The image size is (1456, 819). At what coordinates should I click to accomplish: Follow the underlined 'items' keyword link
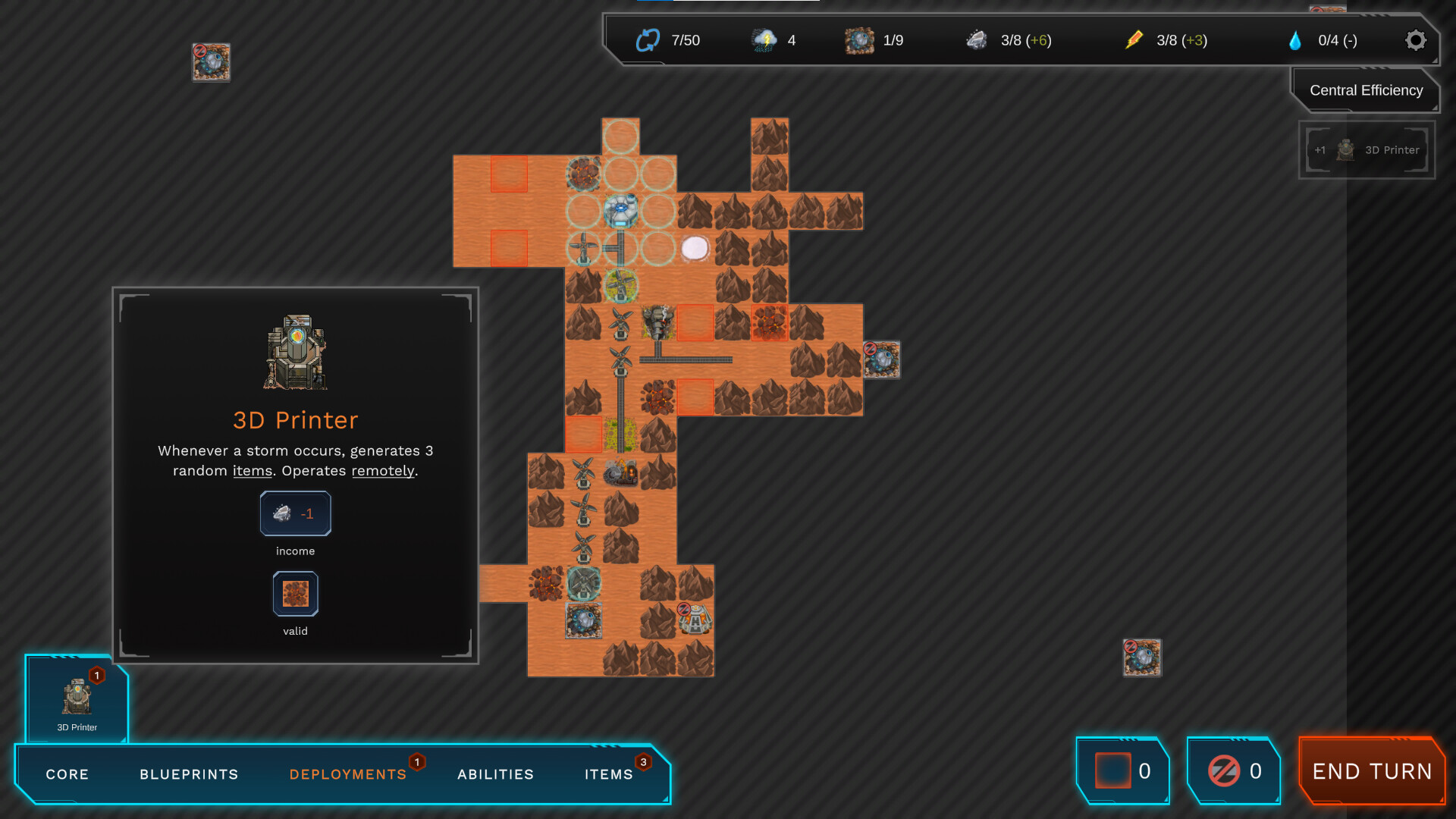pyautogui.click(x=253, y=471)
